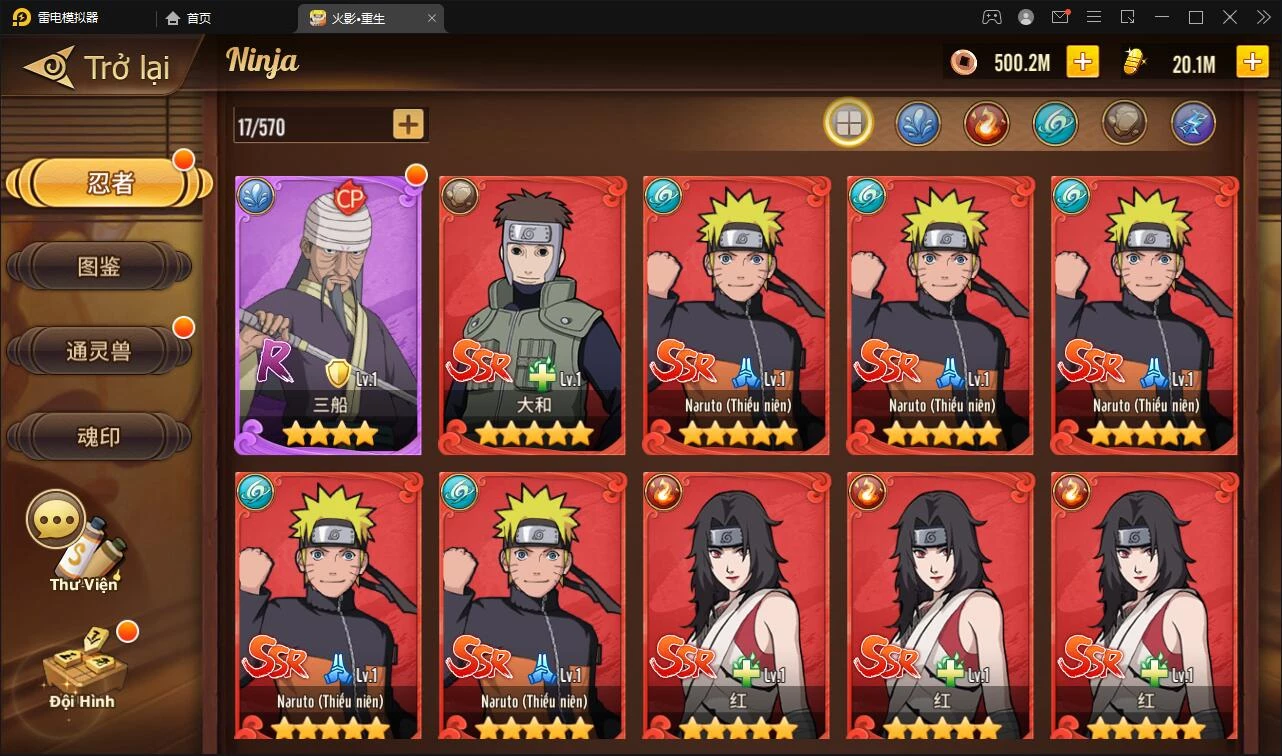Close the emulator window
1282x756 pixels.
pos(1262,17)
